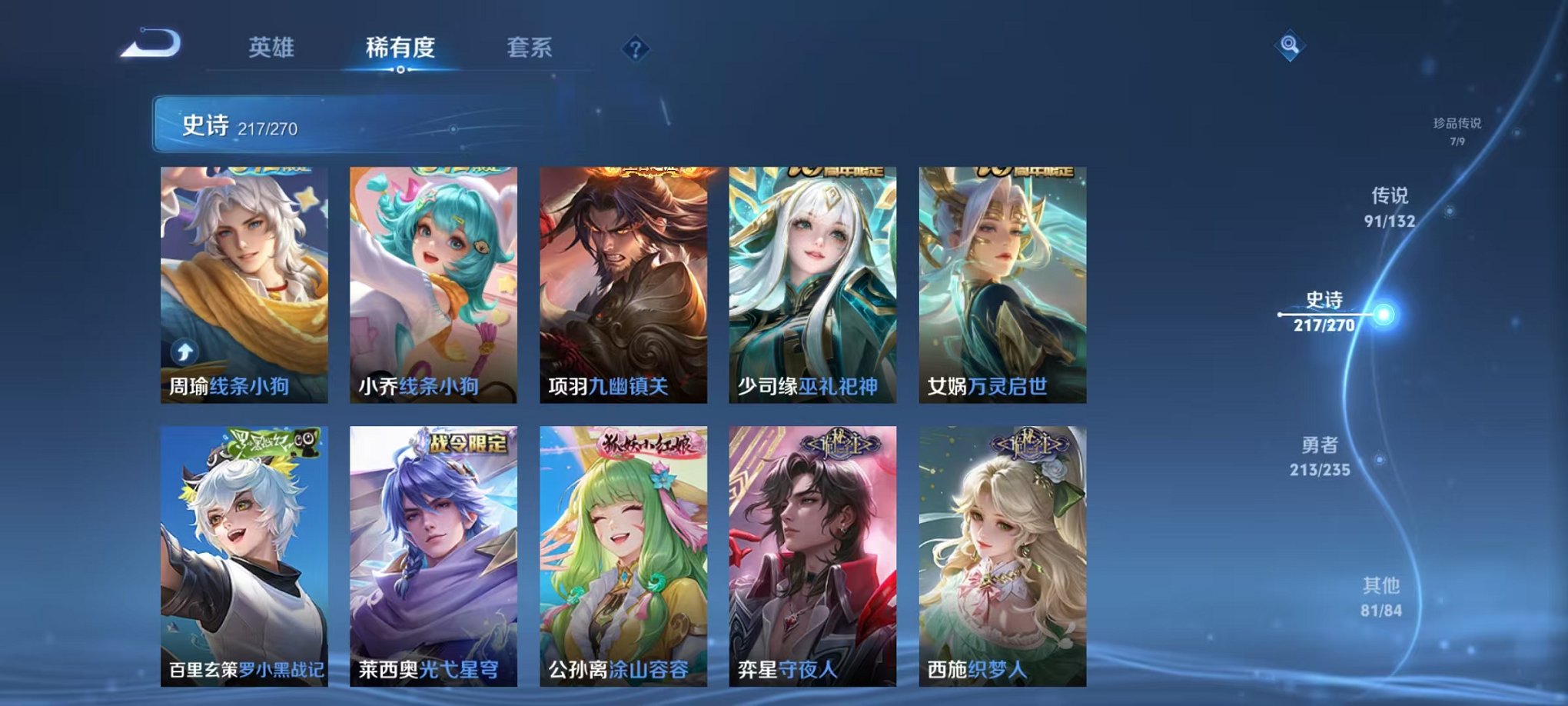
Task: Open the search magnifier icon
Action: coord(1291,45)
